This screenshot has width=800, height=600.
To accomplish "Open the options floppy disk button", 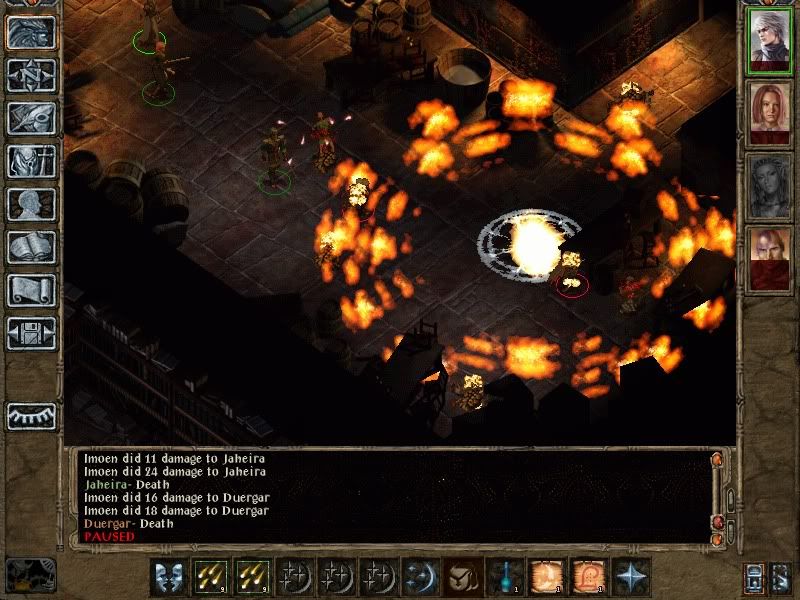I will (31, 332).
